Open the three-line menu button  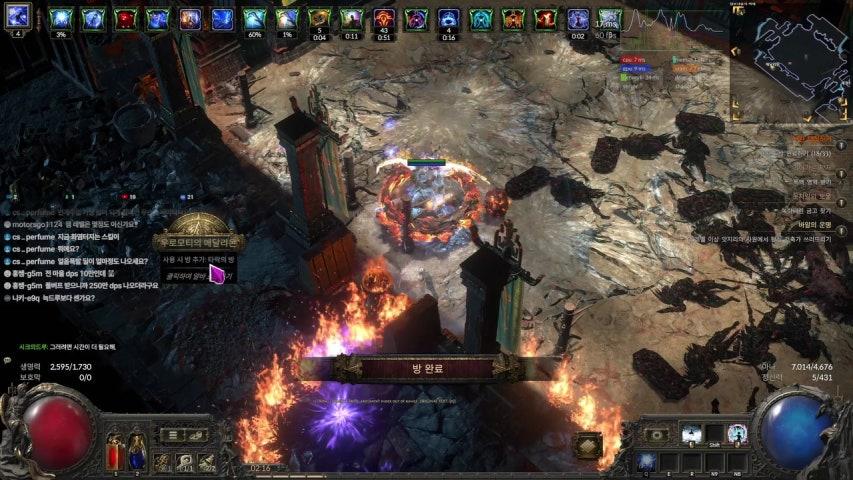click(171, 435)
